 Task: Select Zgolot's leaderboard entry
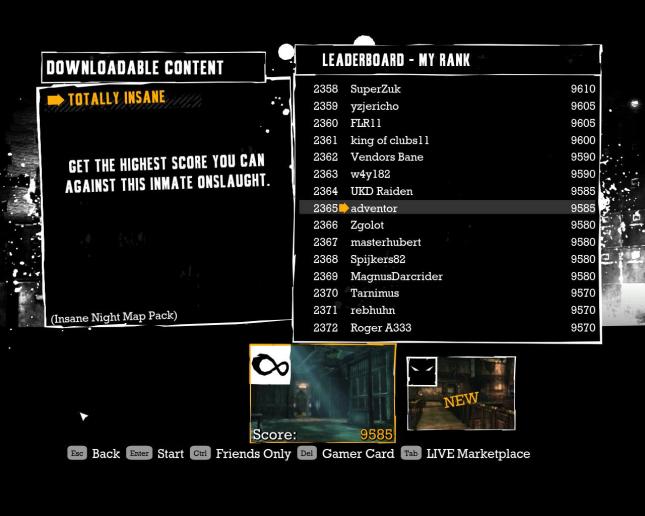[x=450, y=225]
